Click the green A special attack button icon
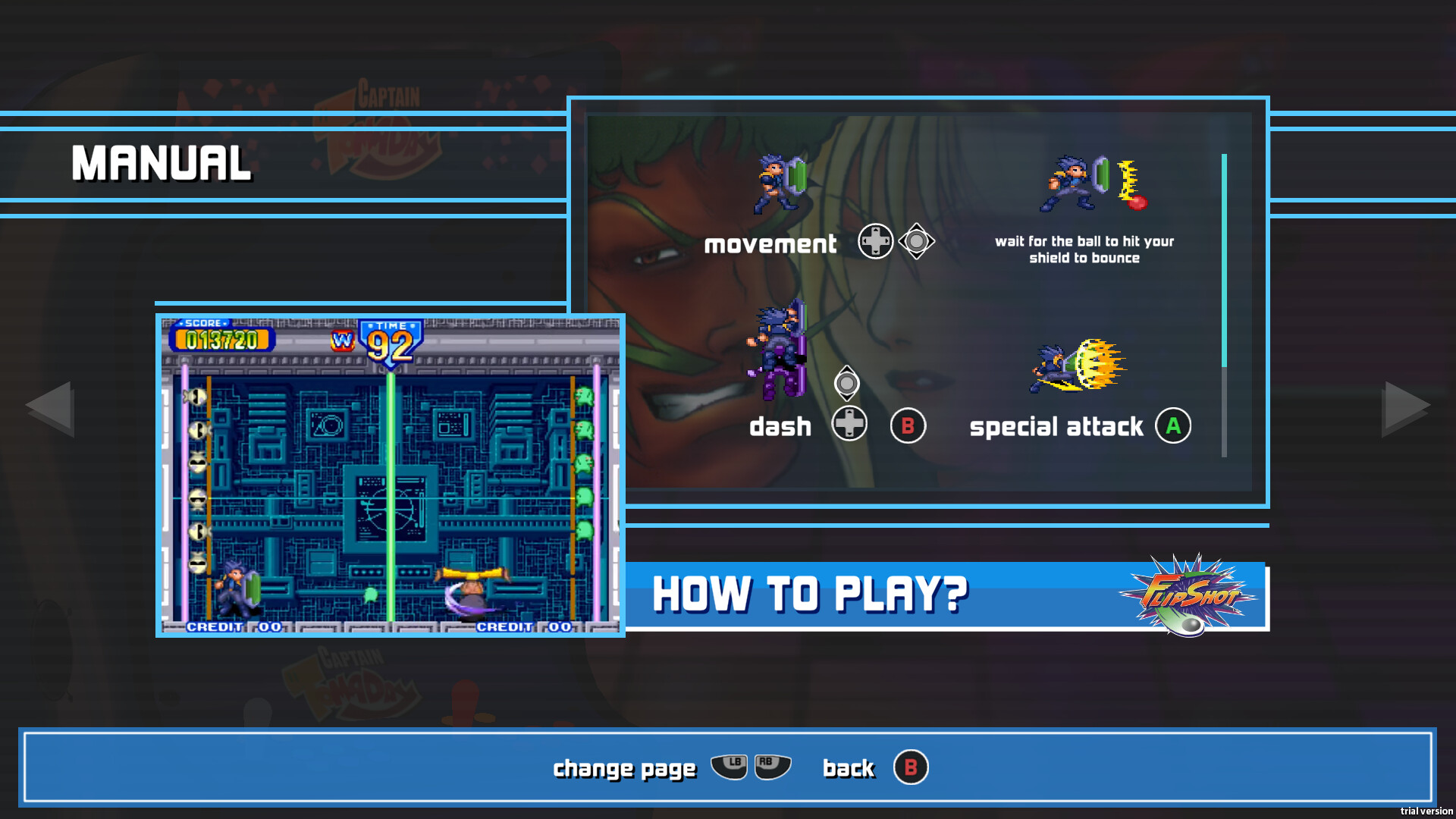The image size is (1456, 819). point(1172,425)
